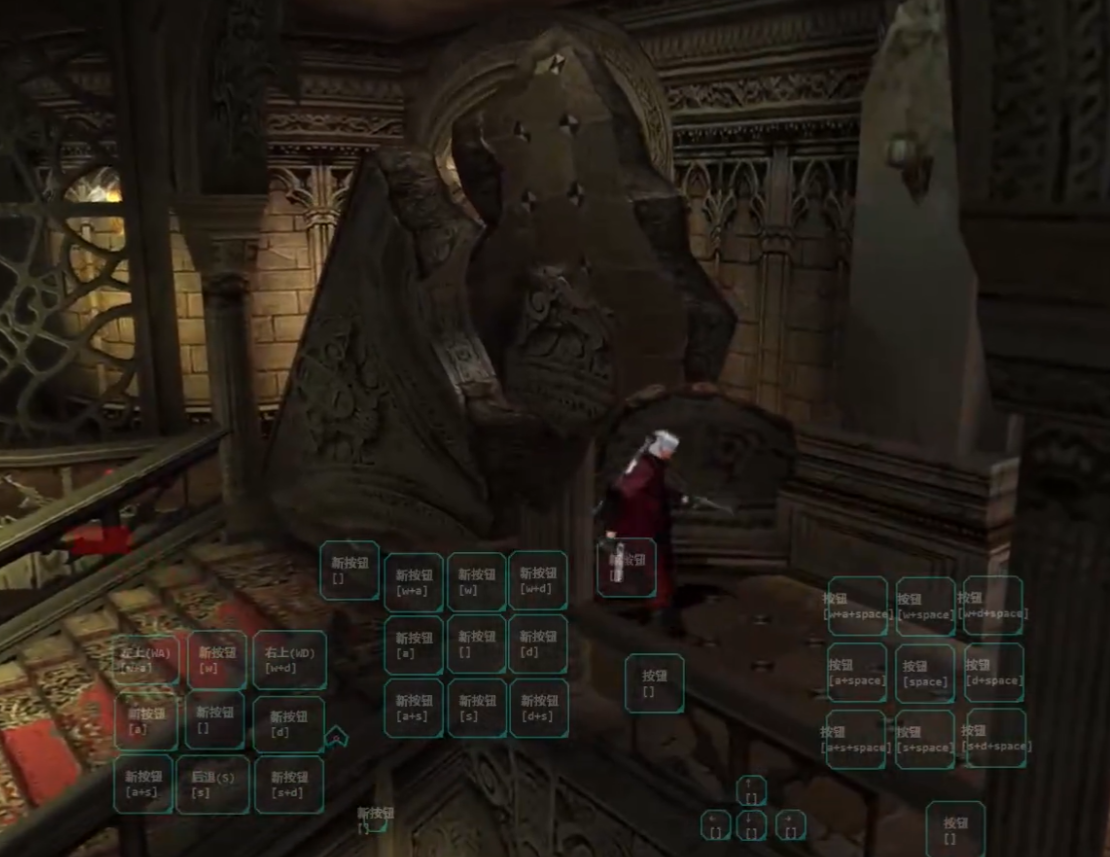Activate the [w+space] button
Viewport: 1110px width, 857px height.
(x=925, y=606)
